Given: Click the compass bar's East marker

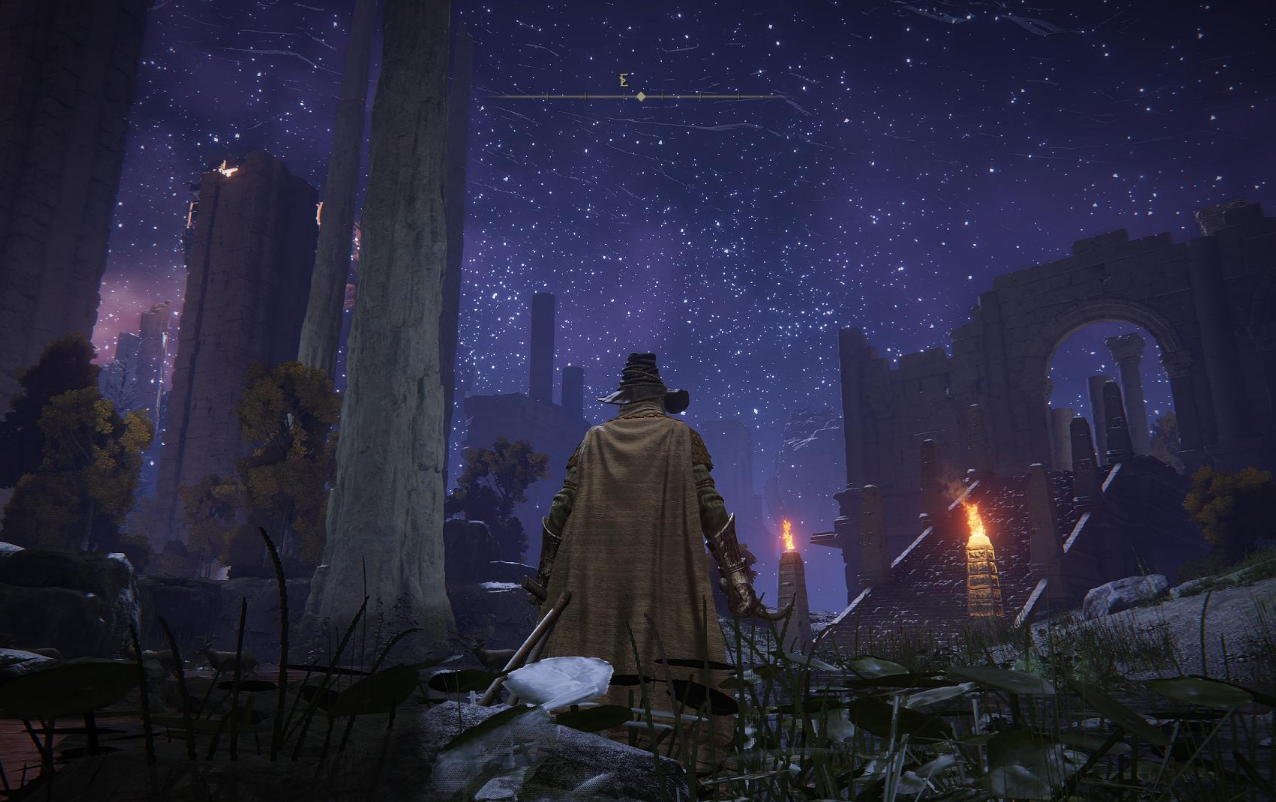Looking at the screenshot, I should (624, 81).
